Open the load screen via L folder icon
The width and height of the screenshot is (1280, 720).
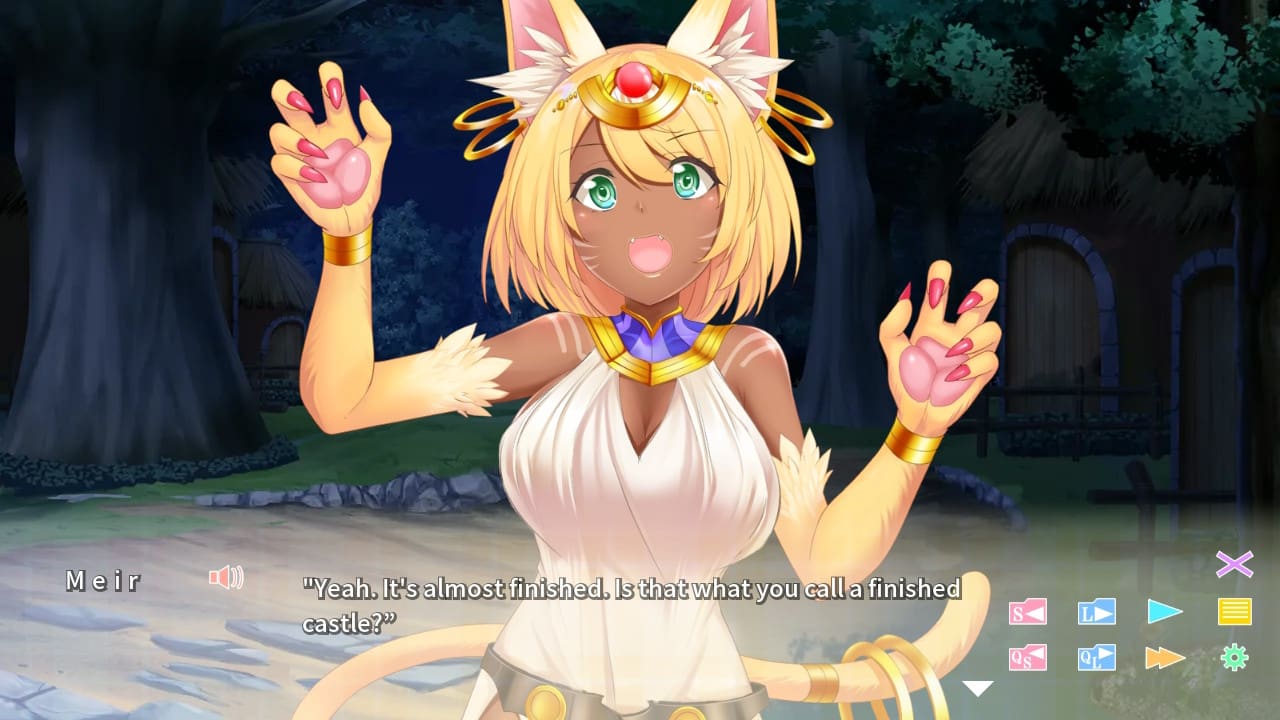1095,611
